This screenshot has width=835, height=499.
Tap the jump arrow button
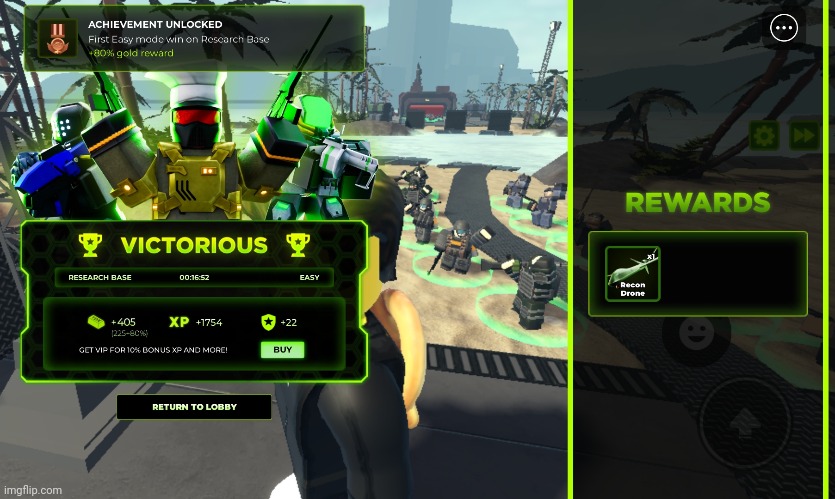(744, 422)
